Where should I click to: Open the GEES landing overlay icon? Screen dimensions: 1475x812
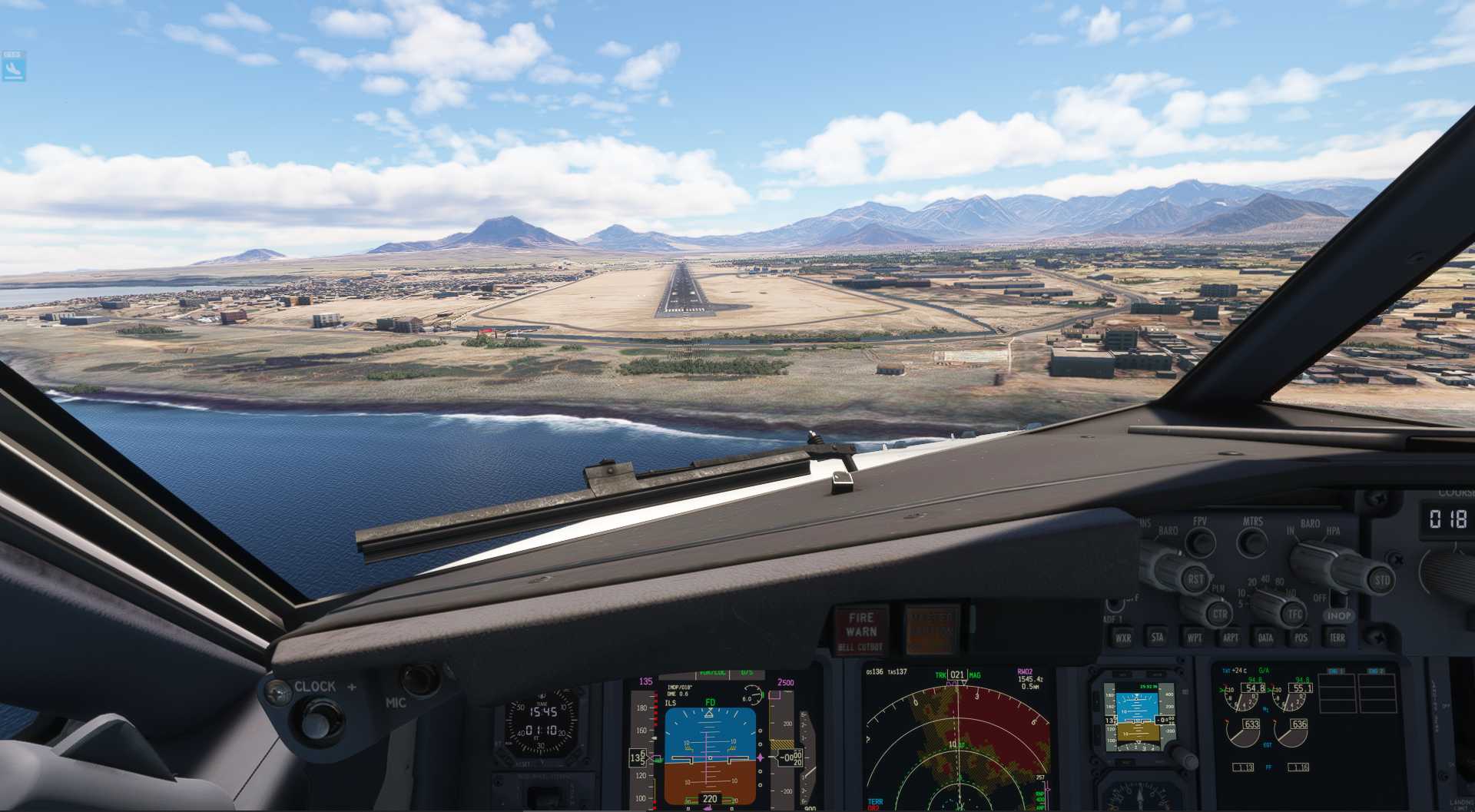13,67
